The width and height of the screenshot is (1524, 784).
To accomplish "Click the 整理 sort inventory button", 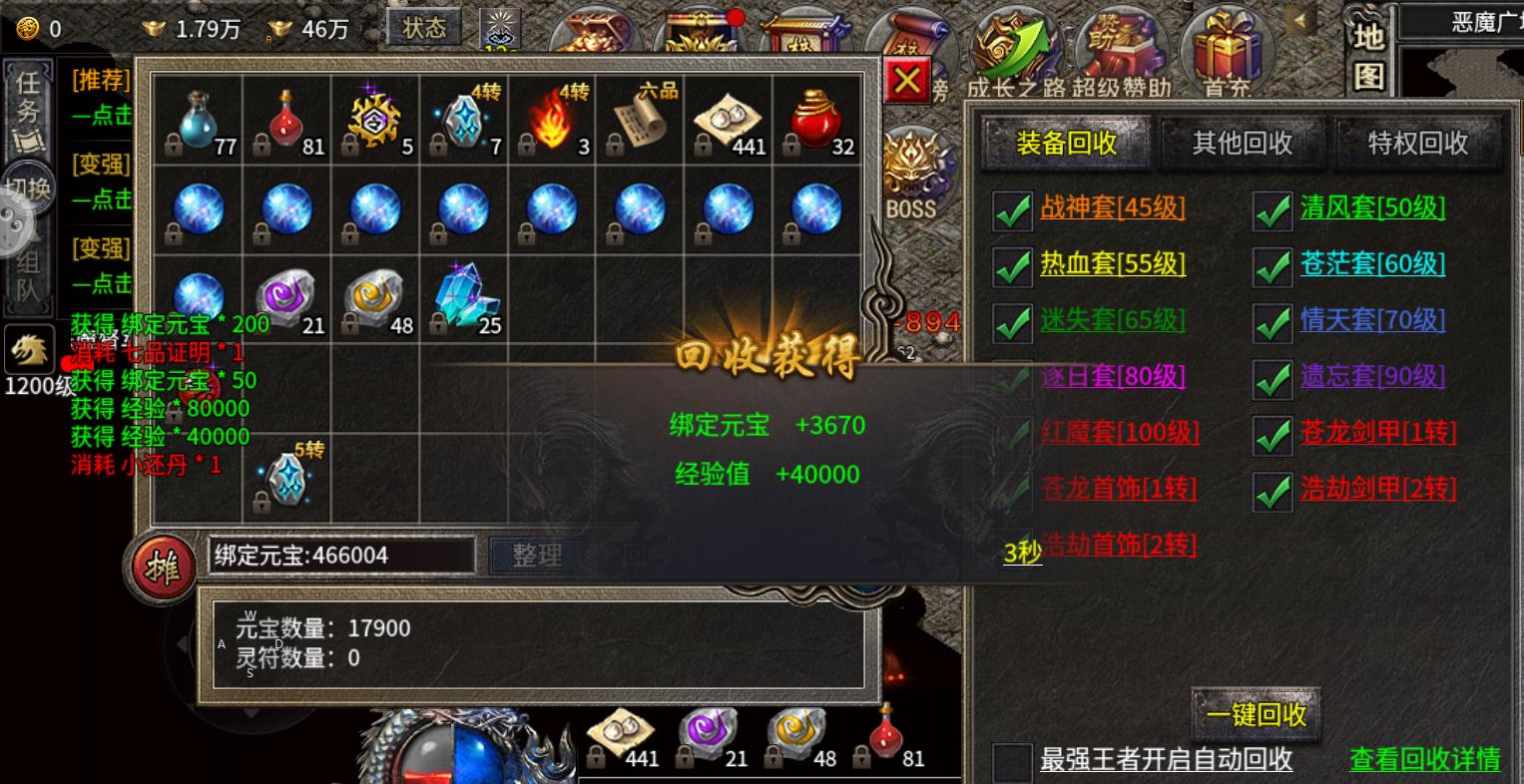I will 535,557.
